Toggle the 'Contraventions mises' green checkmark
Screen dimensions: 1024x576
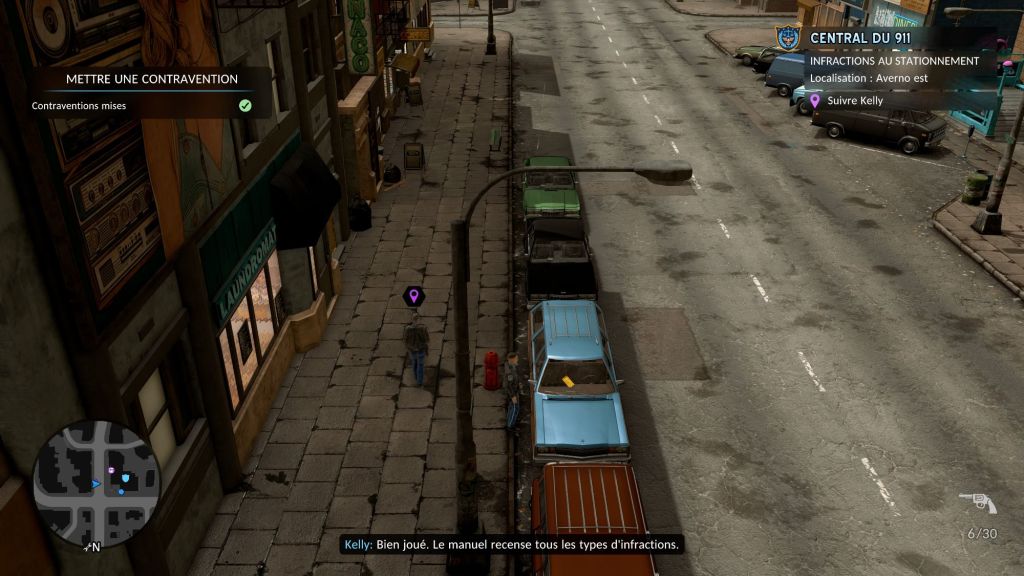(x=245, y=105)
